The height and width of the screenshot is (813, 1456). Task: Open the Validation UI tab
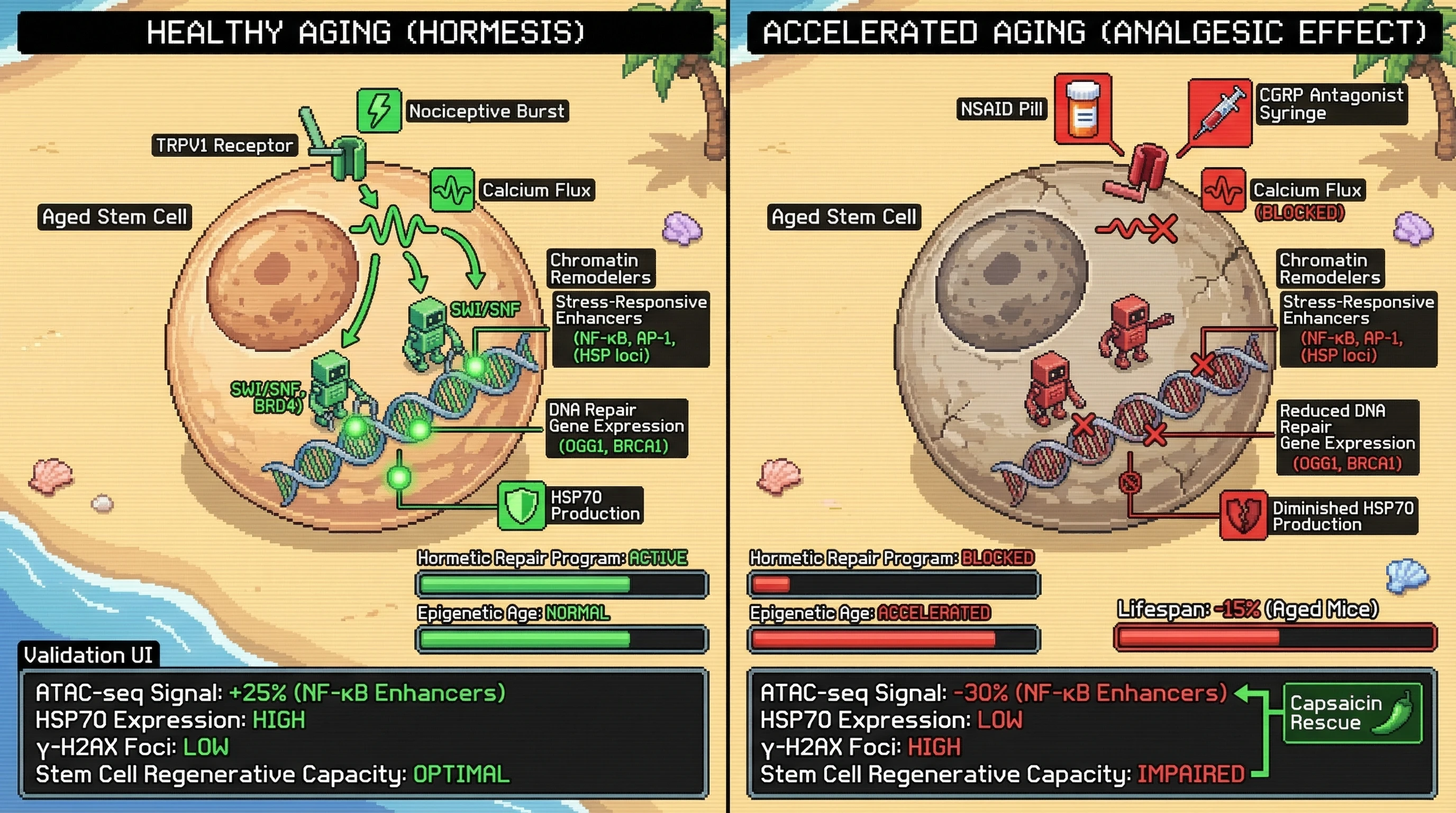tap(88, 655)
